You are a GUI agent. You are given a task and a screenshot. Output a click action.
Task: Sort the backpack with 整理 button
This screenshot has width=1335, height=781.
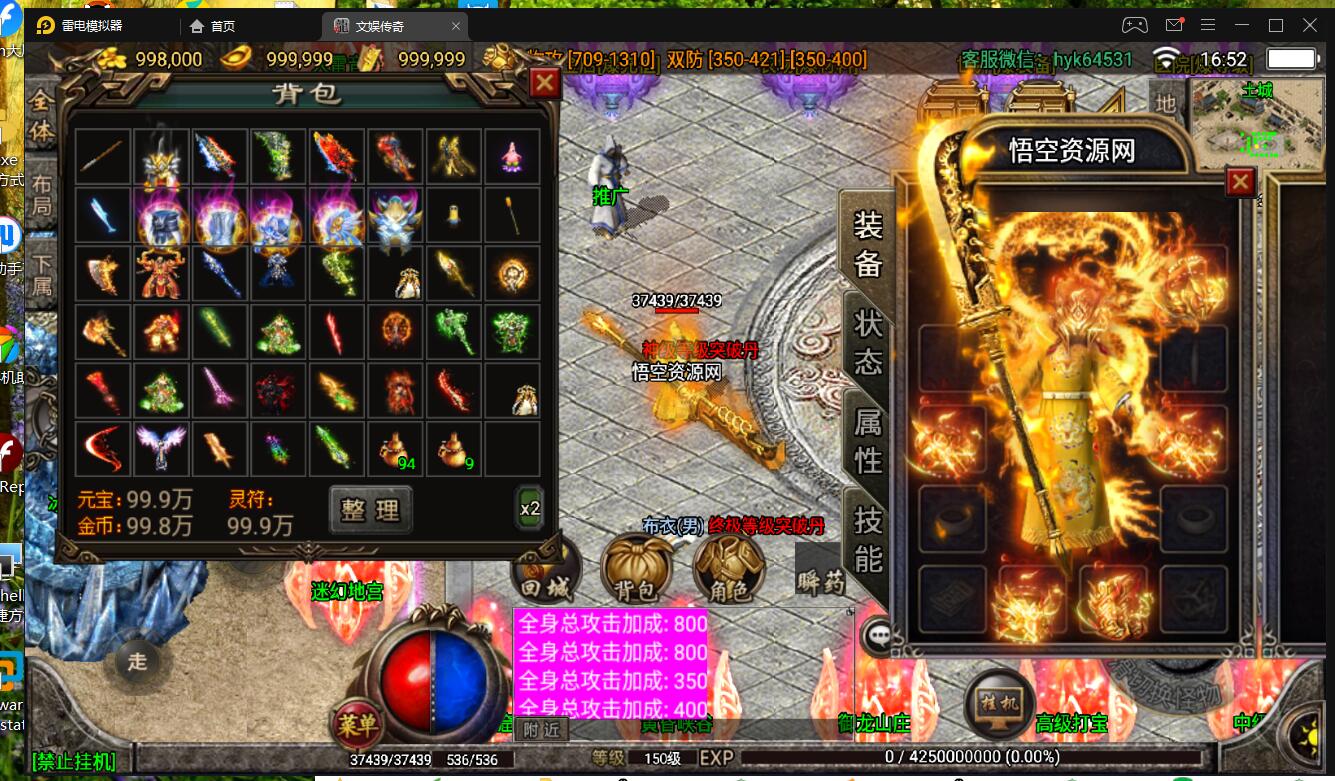370,510
